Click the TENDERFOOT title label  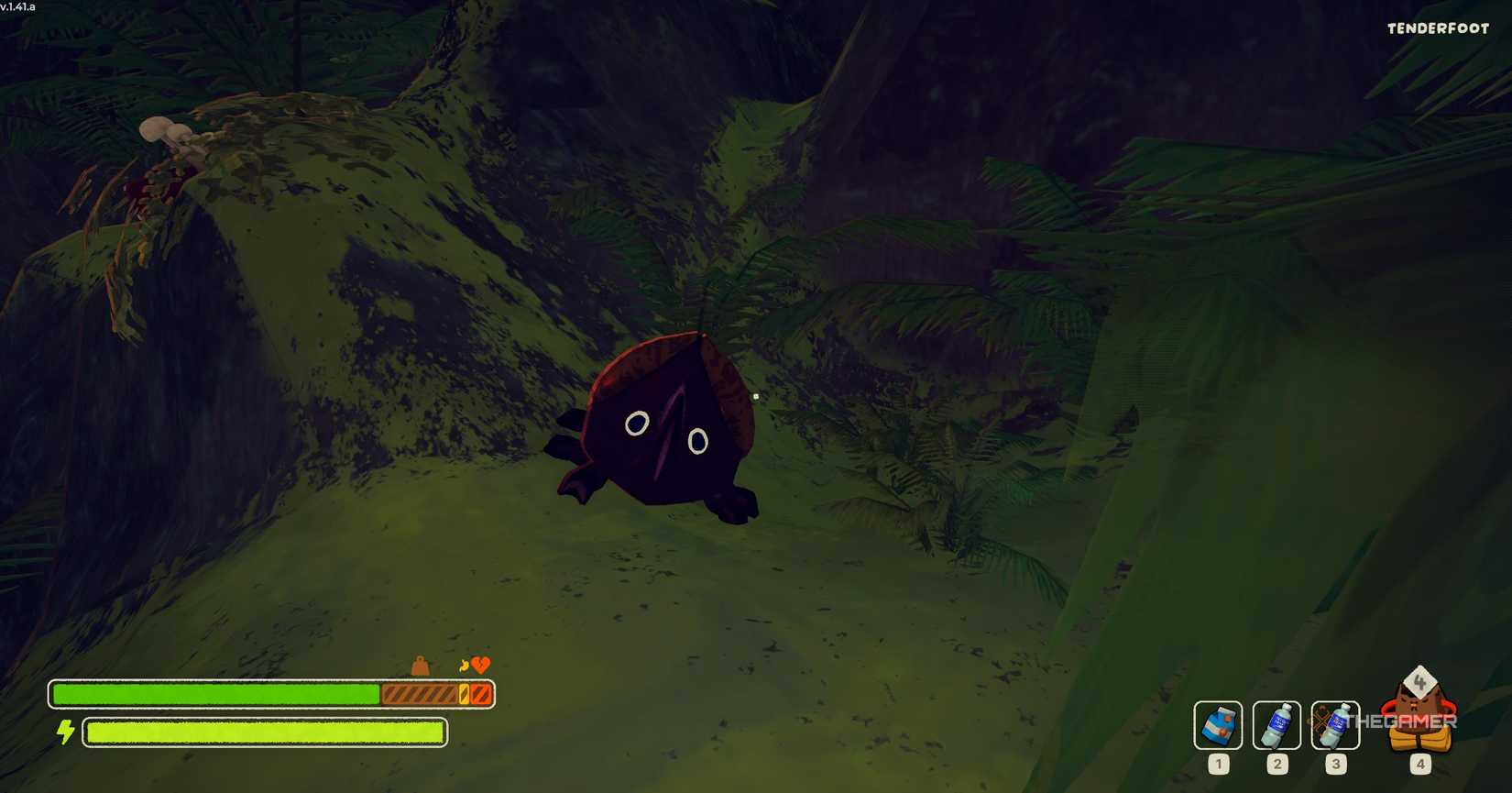pyautogui.click(x=1437, y=28)
